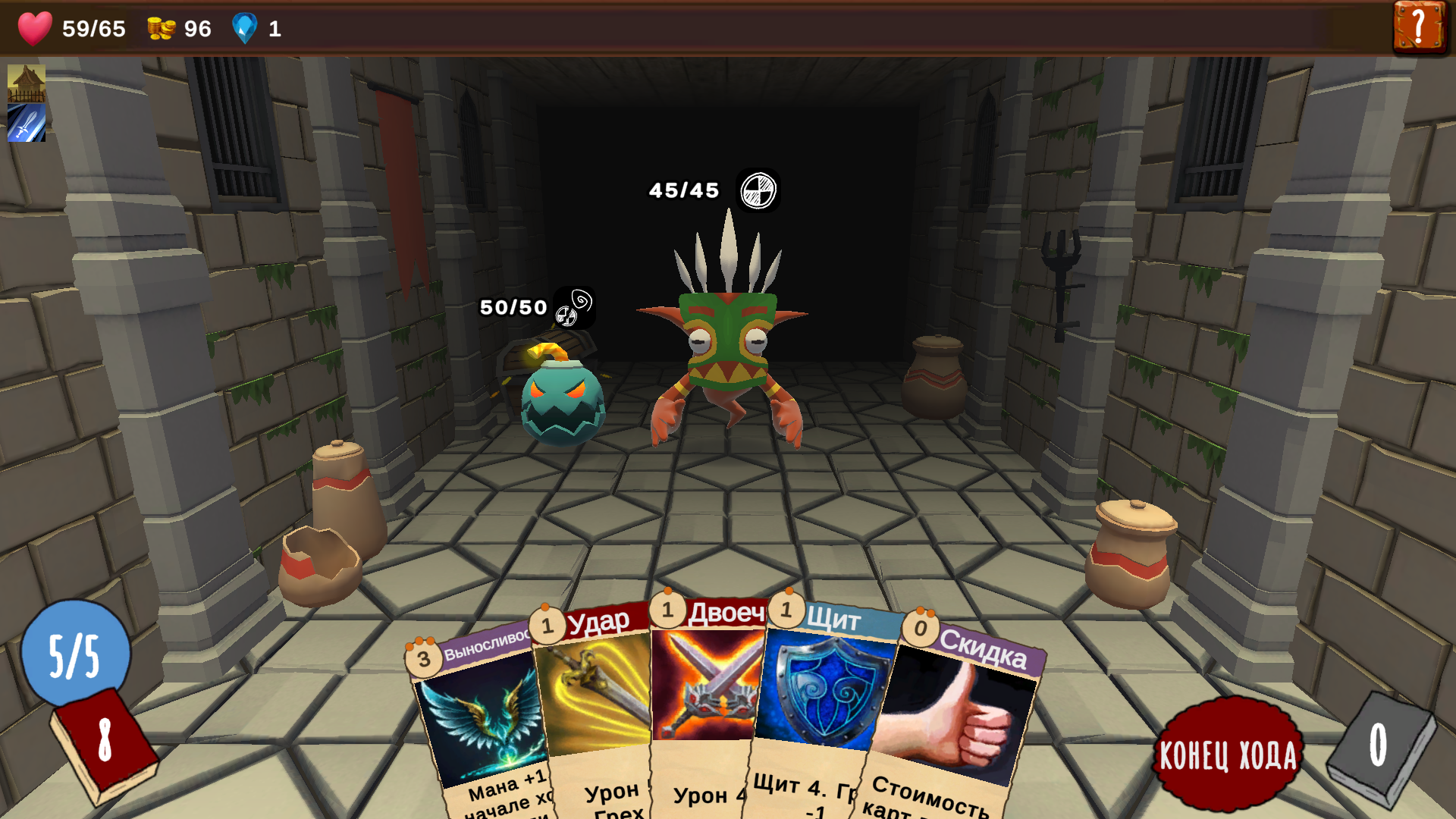End the turn with Конец хода
Image resolution: width=1456 pixels, height=819 pixels.
[x=1228, y=754]
